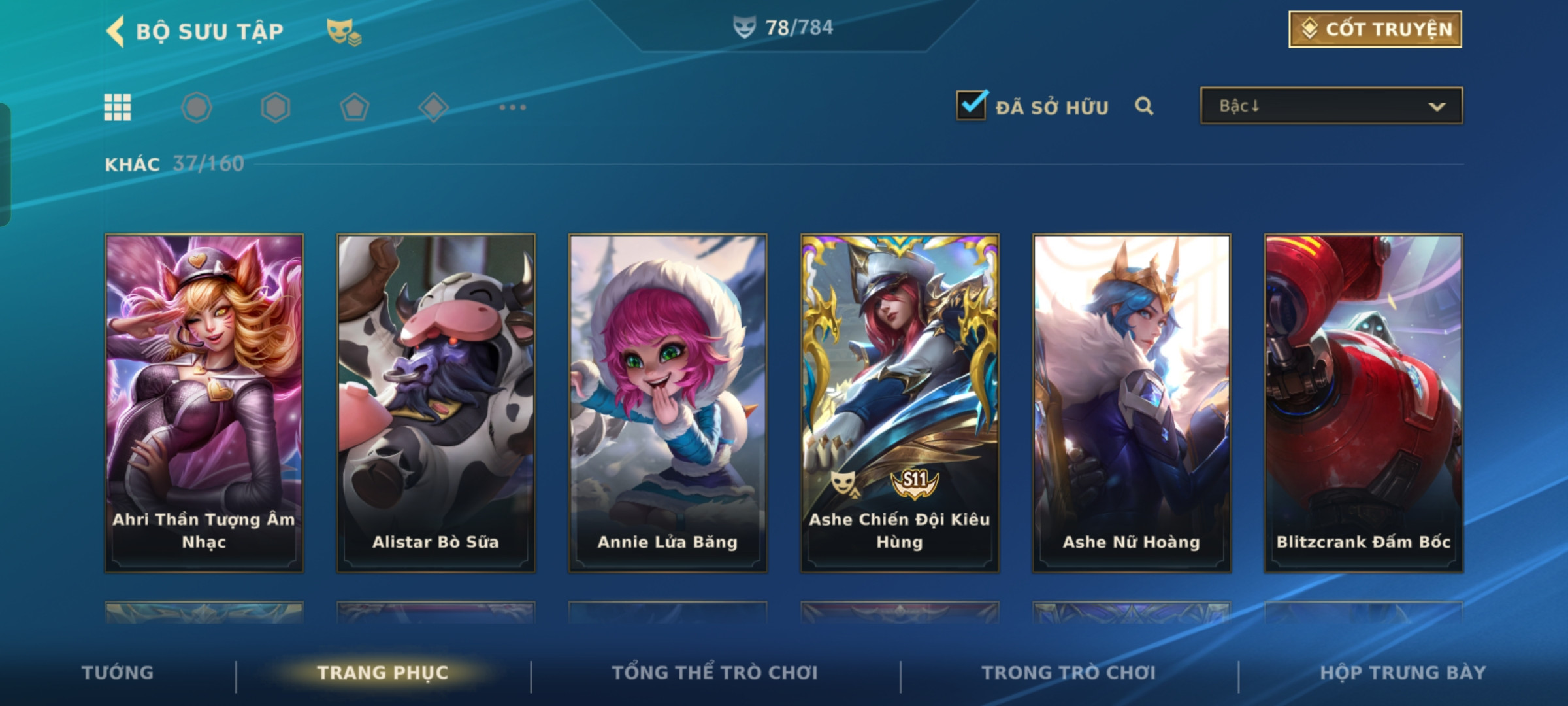Image resolution: width=1568 pixels, height=706 pixels.
Task: Switch to the Tướng tab
Action: click(x=118, y=673)
